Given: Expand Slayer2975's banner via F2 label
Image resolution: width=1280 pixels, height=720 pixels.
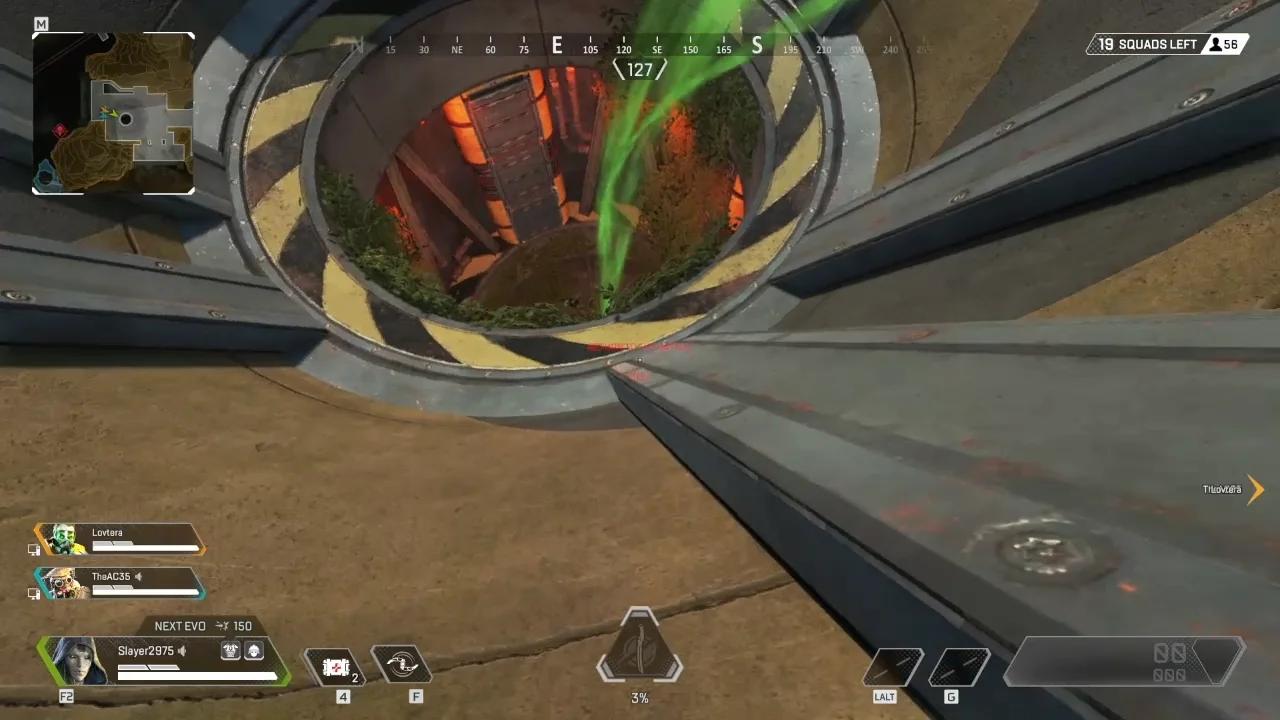Looking at the screenshot, I should [66, 696].
